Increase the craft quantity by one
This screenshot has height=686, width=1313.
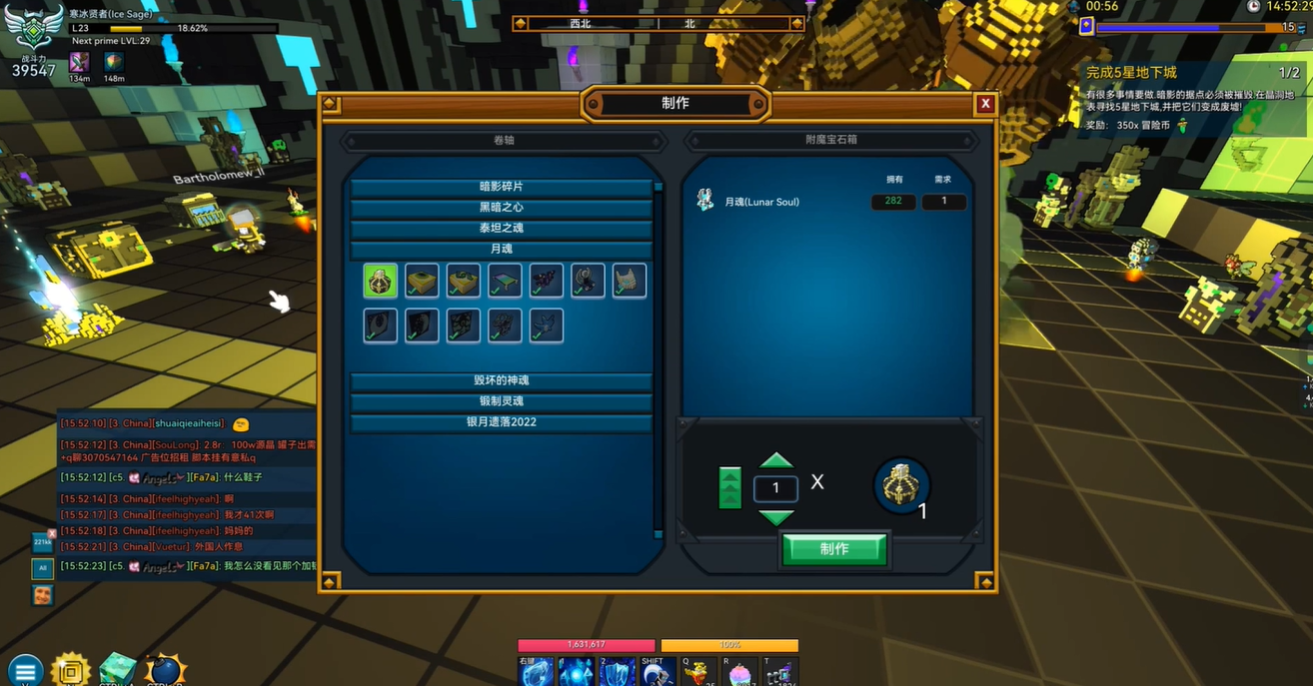click(776, 462)
